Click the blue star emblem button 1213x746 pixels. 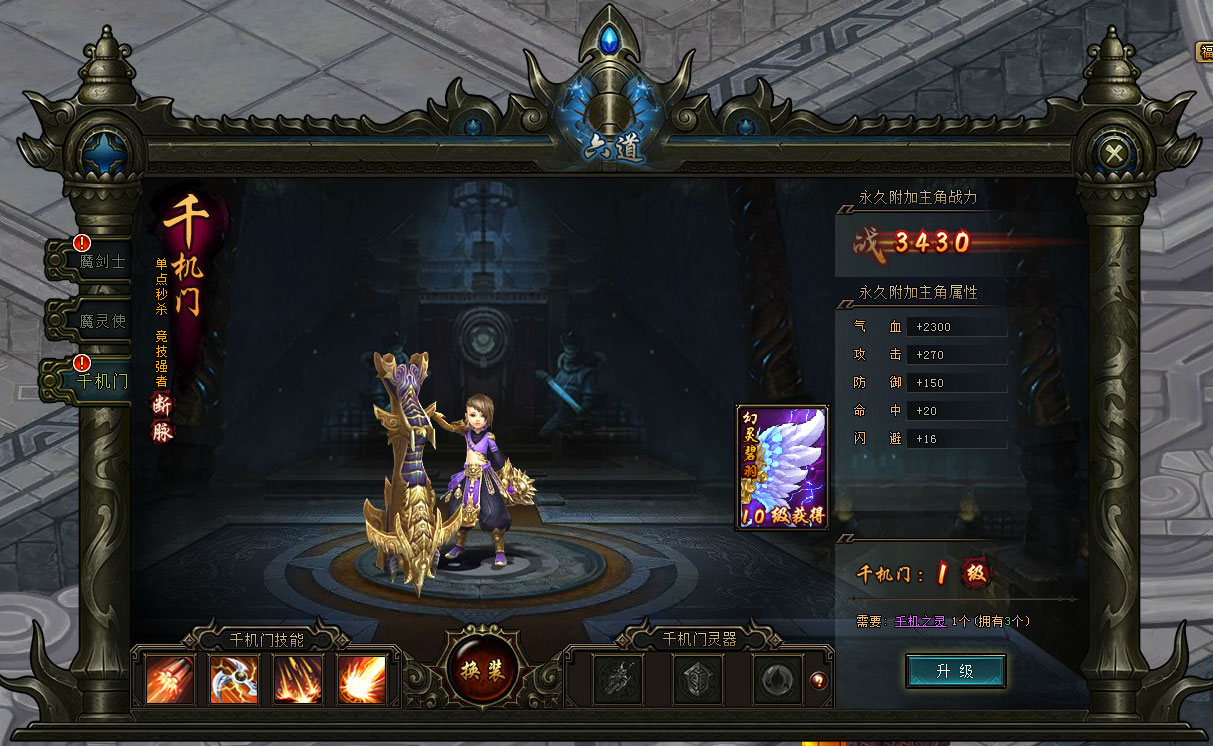pos(101,153)
